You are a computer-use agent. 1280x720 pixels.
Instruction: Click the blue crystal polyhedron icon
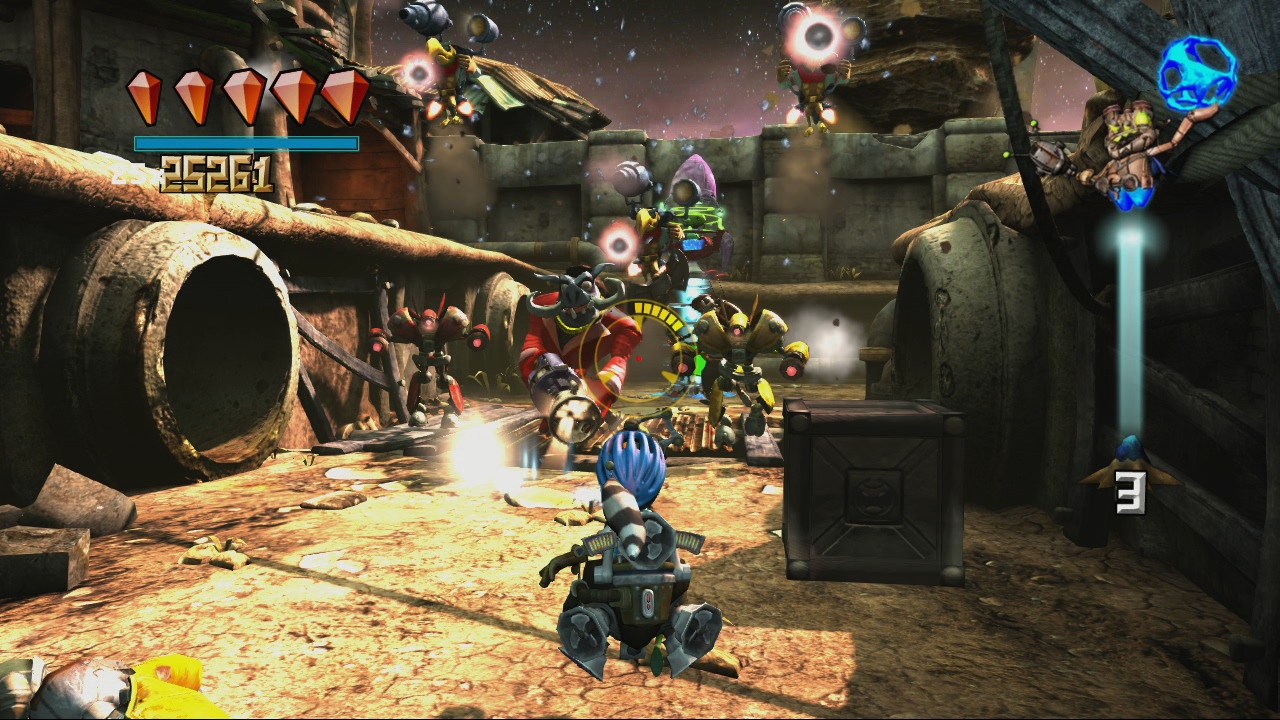(x=1197, y=72)
